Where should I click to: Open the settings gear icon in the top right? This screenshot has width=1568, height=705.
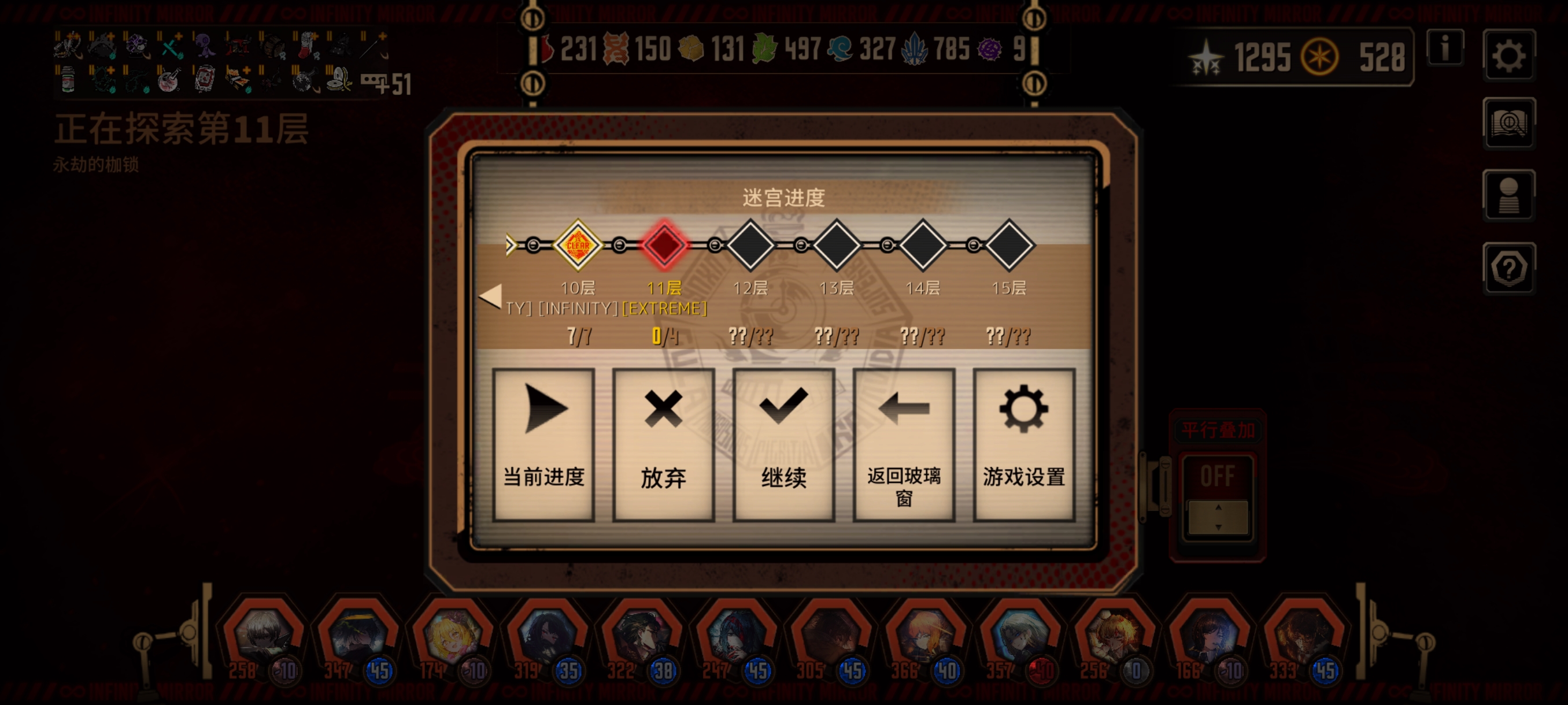pos(1510,55)
